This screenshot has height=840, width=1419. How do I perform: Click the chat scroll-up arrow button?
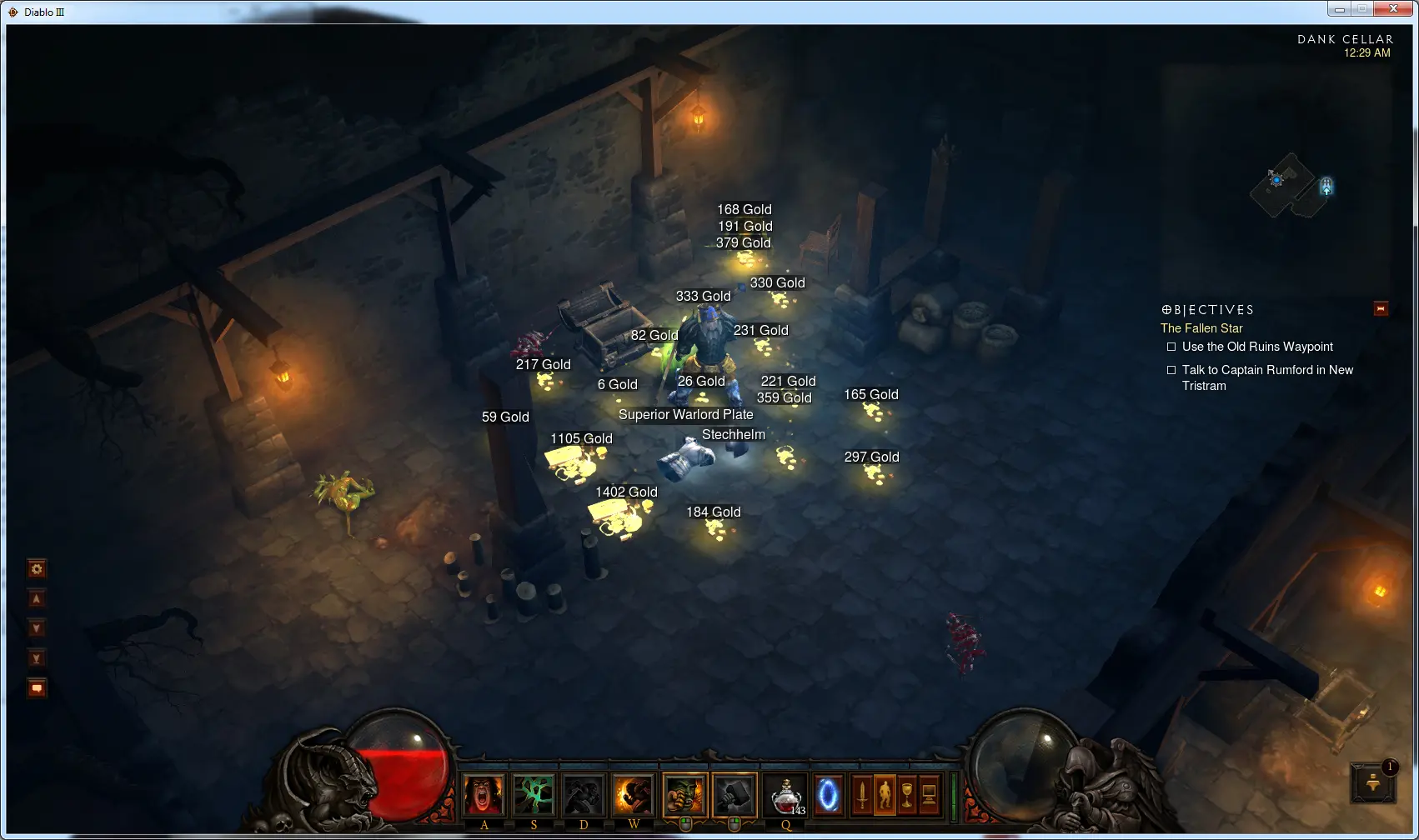point(37,599)
